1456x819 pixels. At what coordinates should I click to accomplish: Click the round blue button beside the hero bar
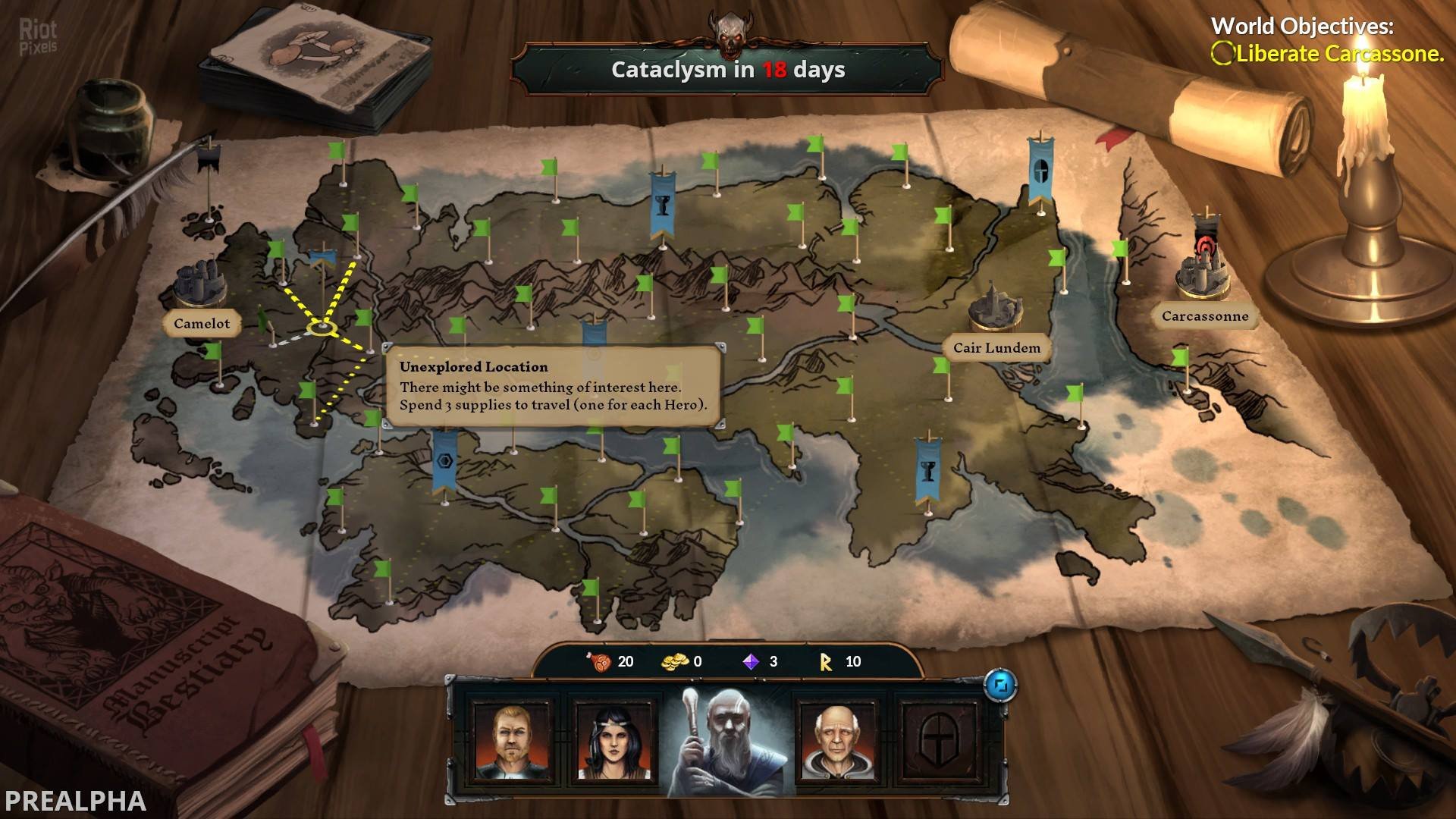point(999,686)
